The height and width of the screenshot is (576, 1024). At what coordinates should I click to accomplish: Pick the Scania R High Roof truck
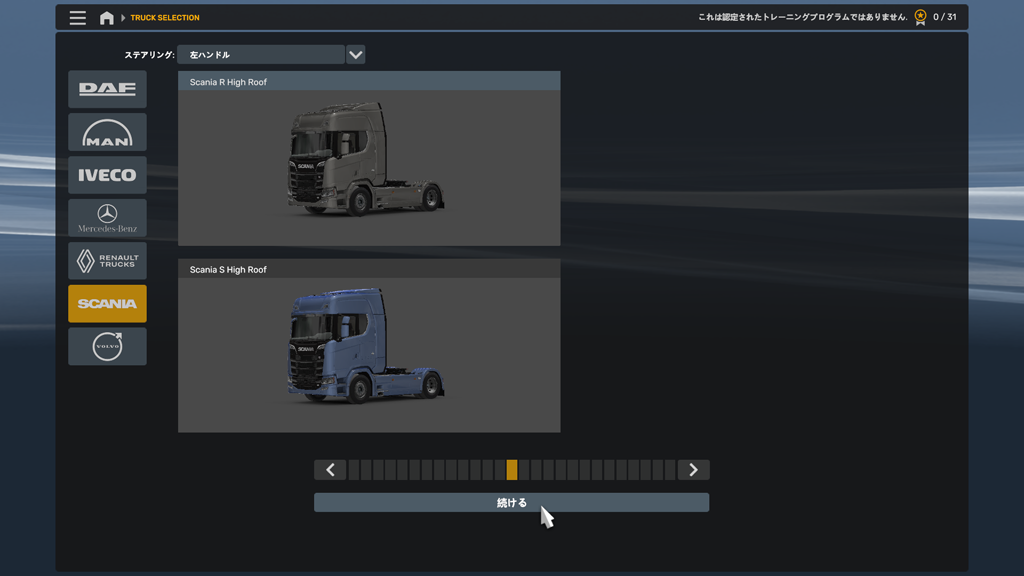tap(369, 160)
